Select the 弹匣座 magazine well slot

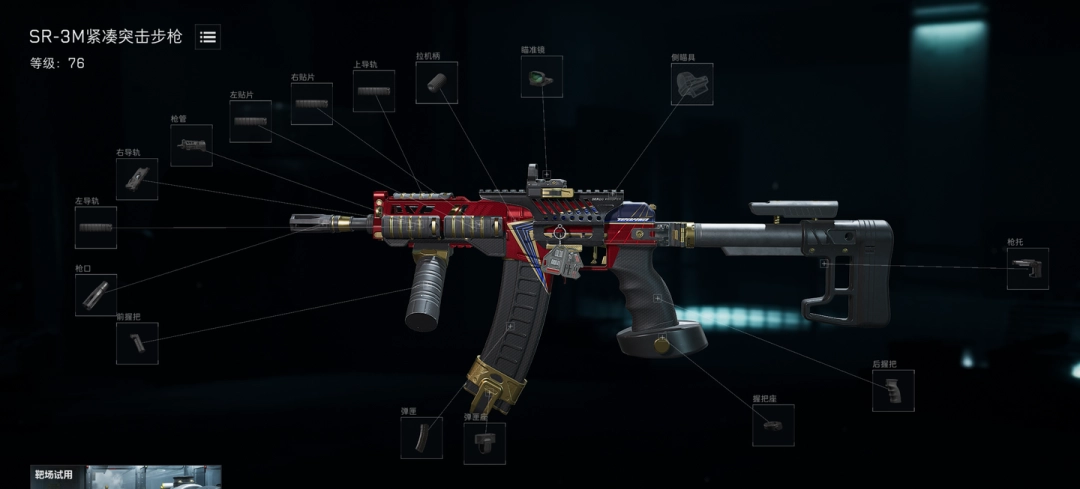[484, 443]
